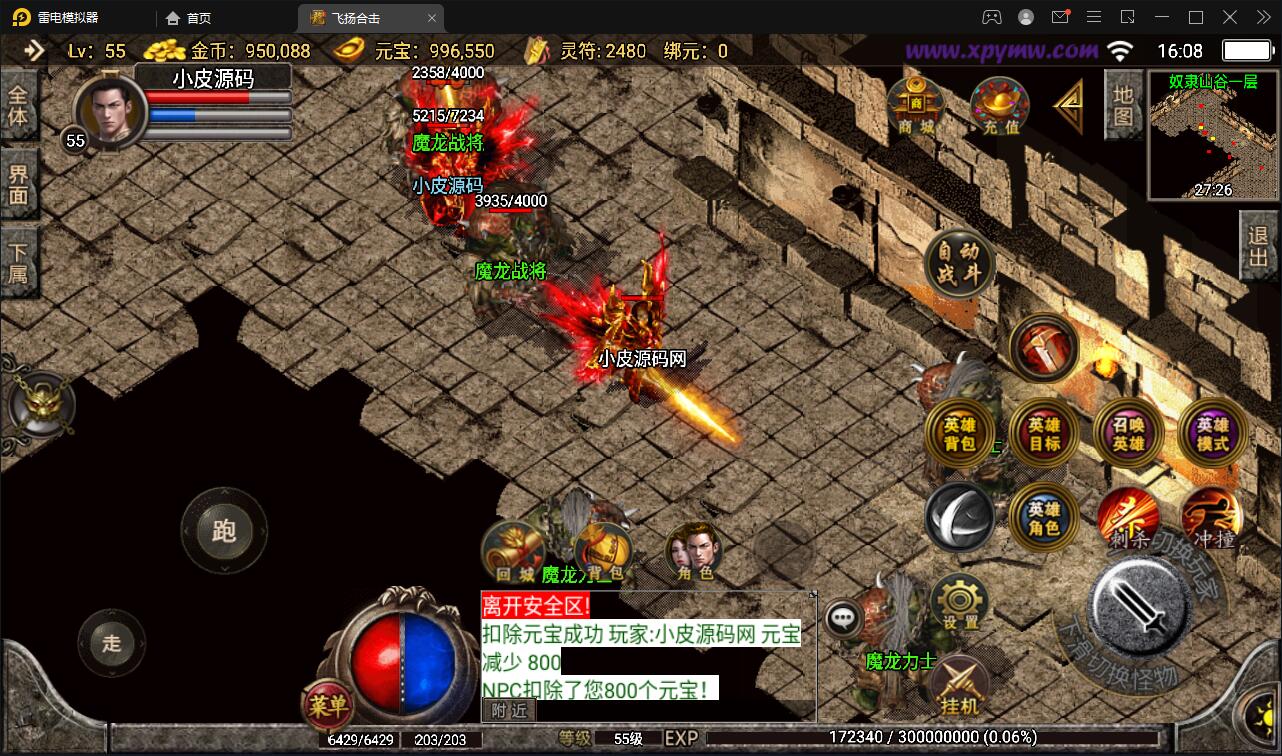Open the 附近 chat channel selector
Screen dimensions: 1282x756
pyautogui.click(x=510, y=710)
